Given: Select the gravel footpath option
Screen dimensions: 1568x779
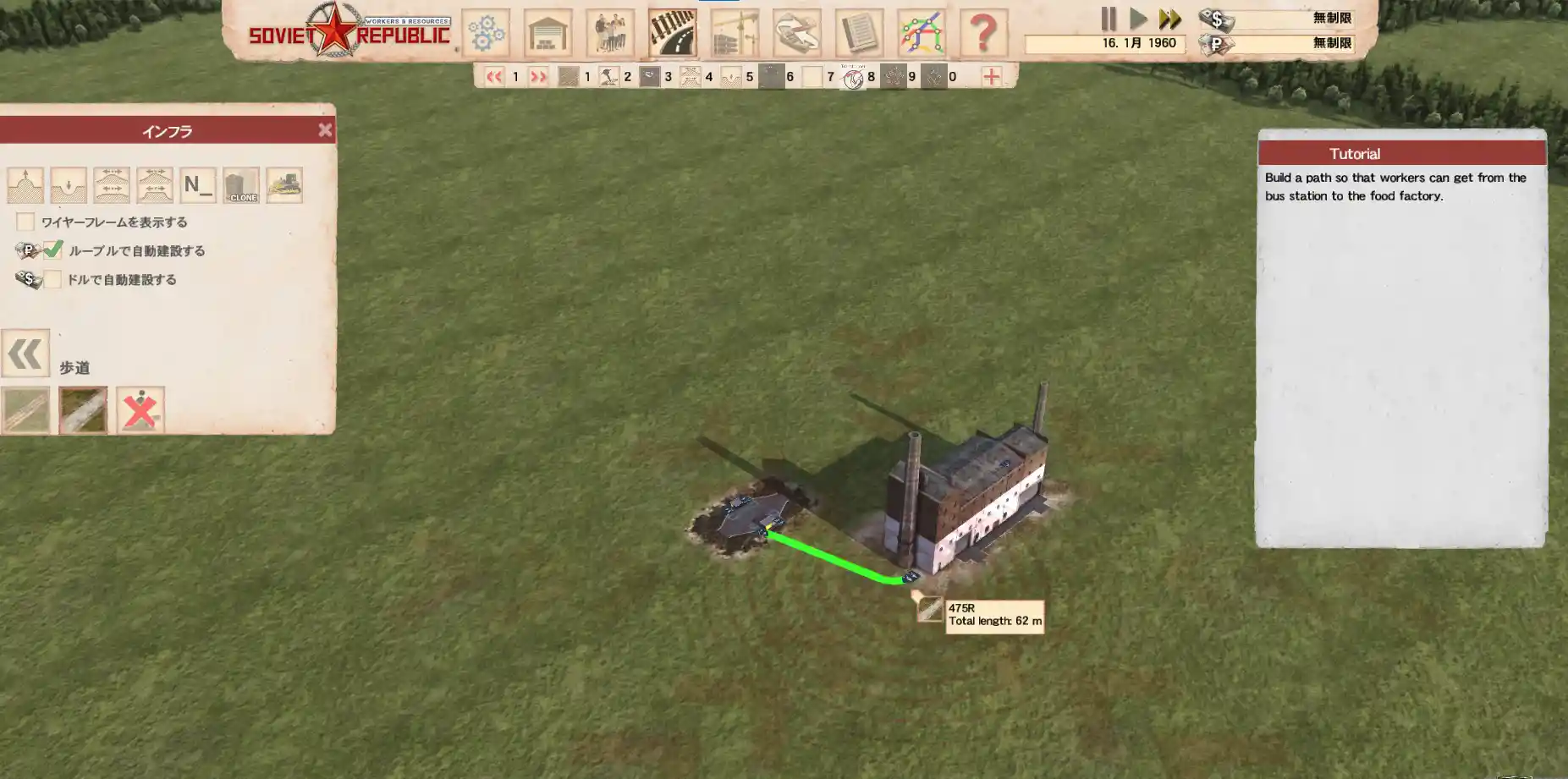Looking at the screenshot, I should pyautogui.click(x=83, y=410).
